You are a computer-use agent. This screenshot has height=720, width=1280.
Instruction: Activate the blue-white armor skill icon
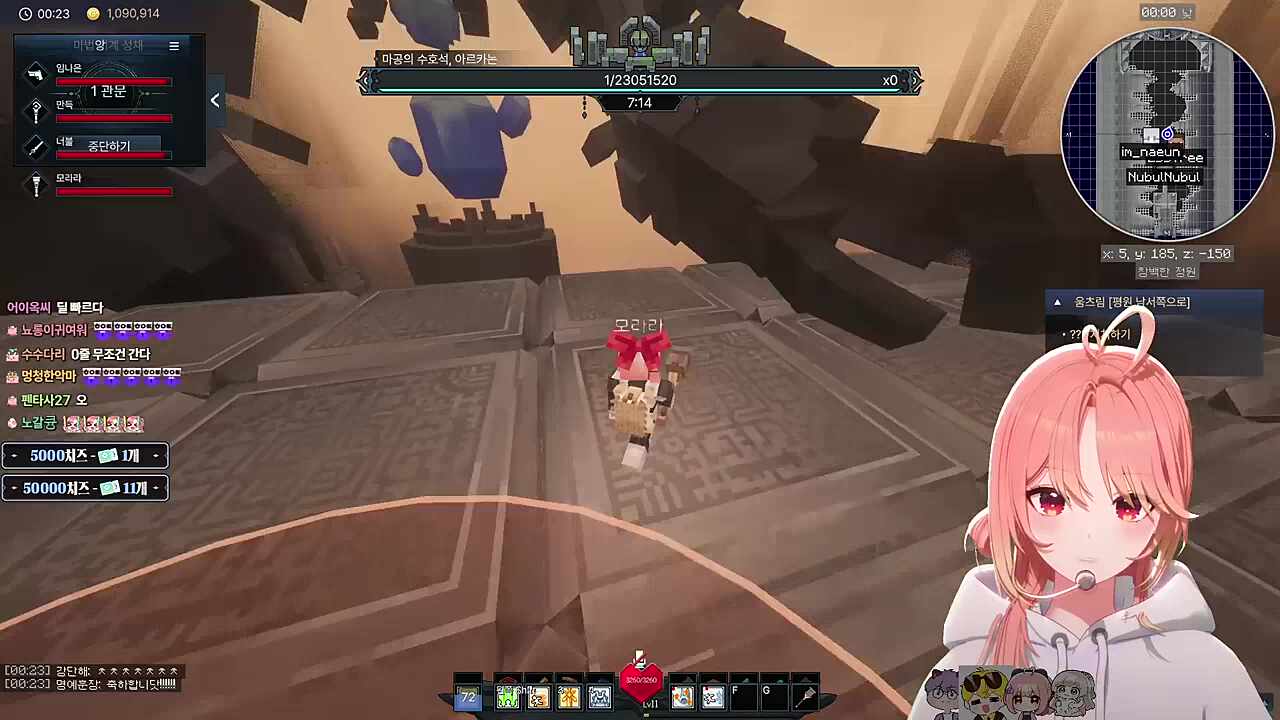point(600,697)
